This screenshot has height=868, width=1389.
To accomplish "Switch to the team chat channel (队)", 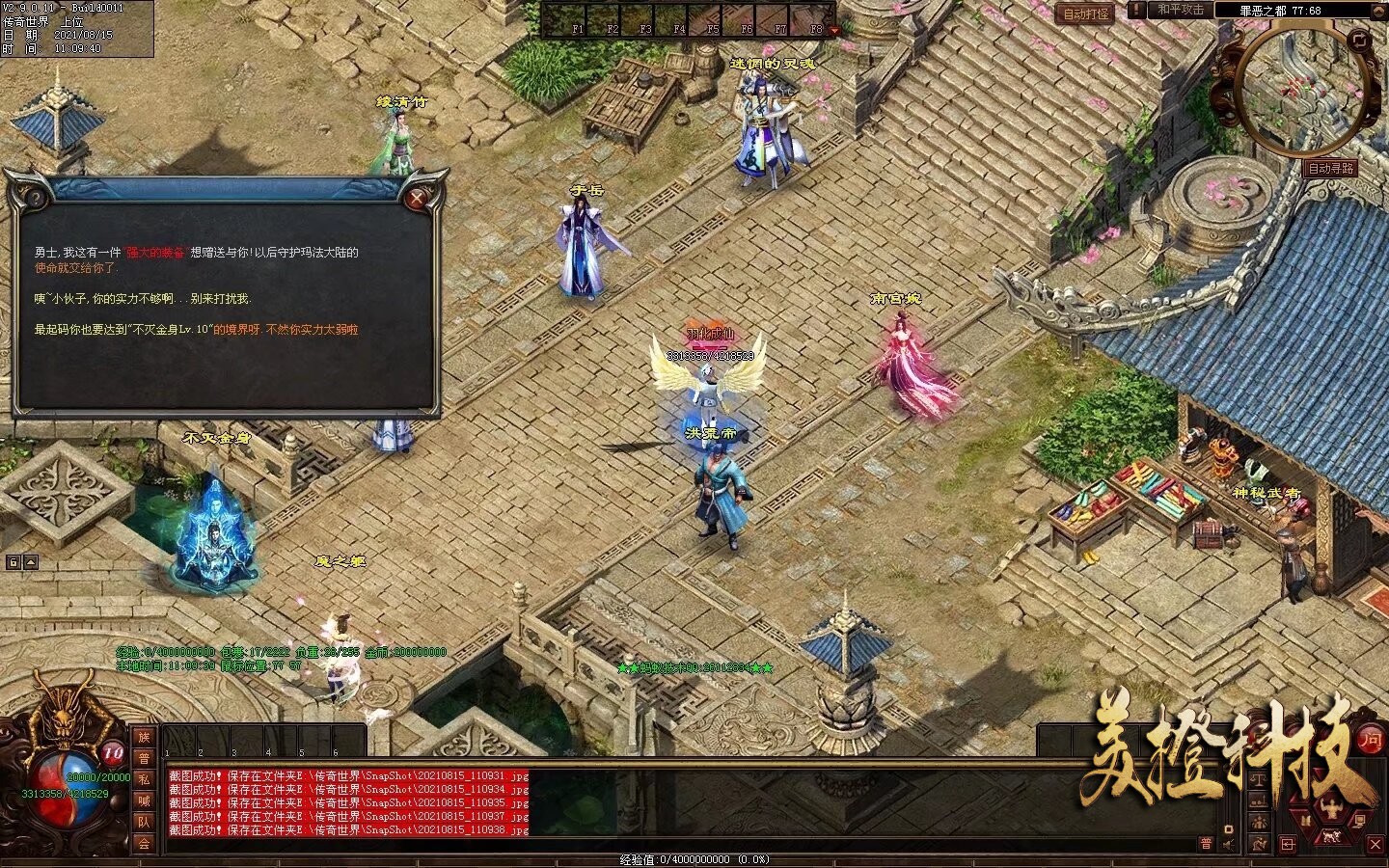I will tap(144, 823).
